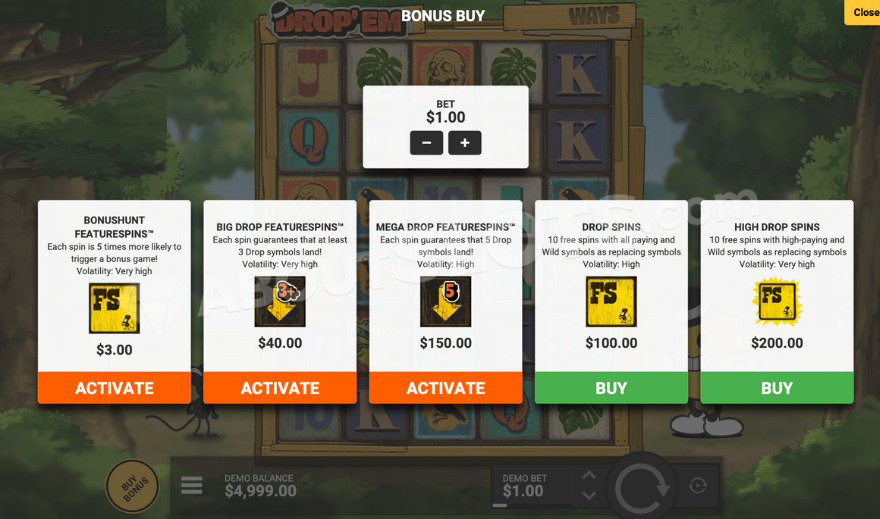Select the High Drop Spins starburst icon
The image size is (880, 519).
point(777,302)
